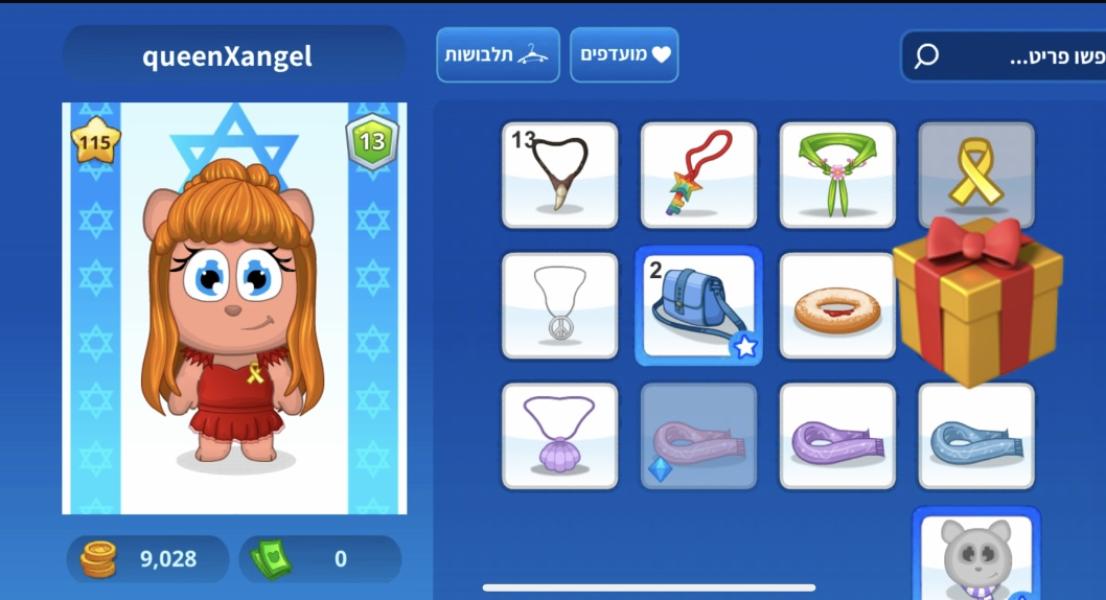
Task: Select the rainbow star keychain item
Action: [698, 175]
